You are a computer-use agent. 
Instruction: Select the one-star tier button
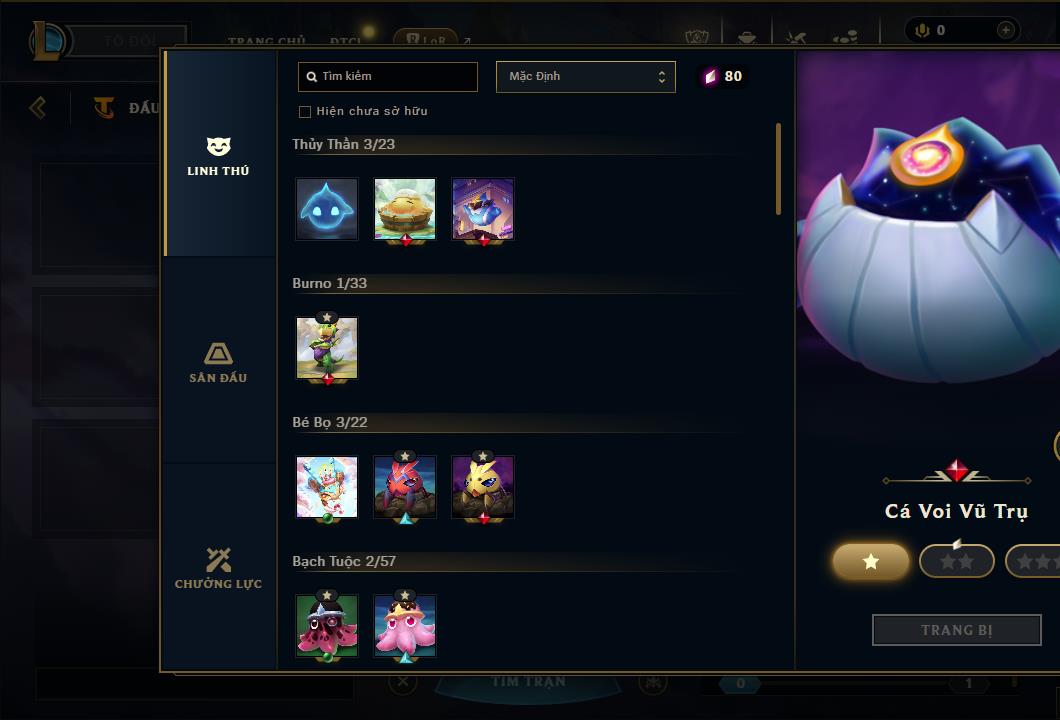(x=871, y=562)
